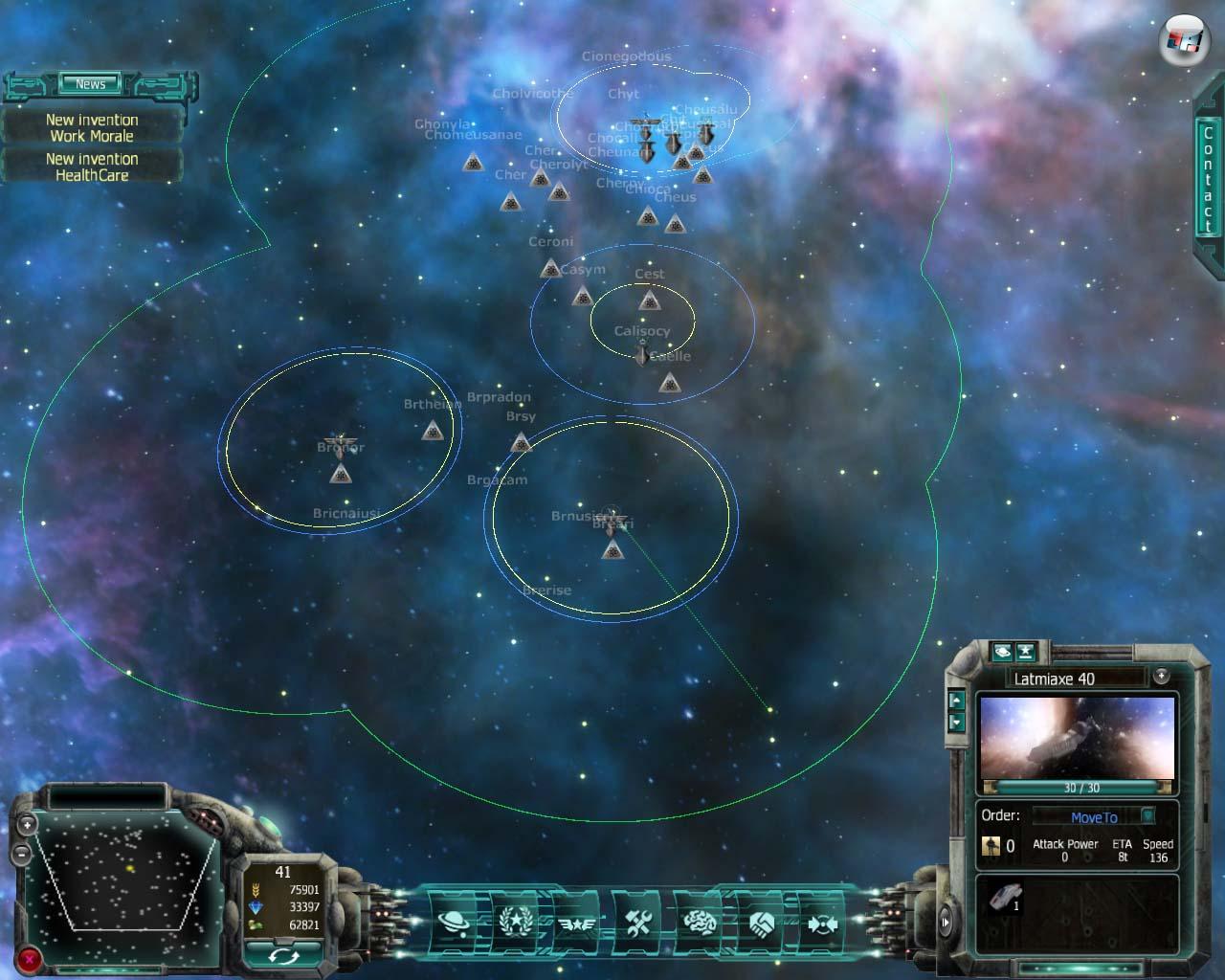Viewport: 1225px width, 980px height.
Task: Zoom in on the minimap with plus button
Action: pos(28,824)
